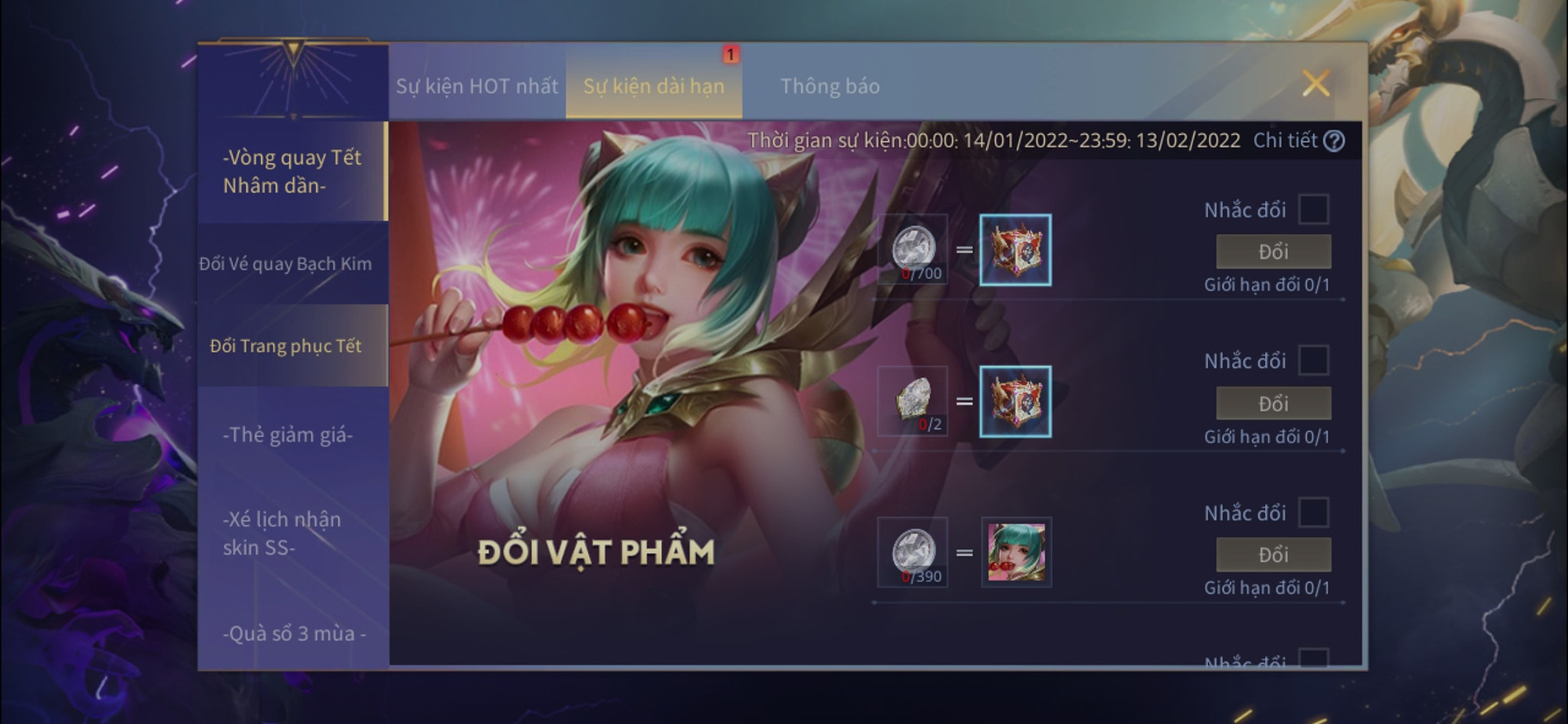
Task: Open the "Thông báo" tab
Action: tap(829, 87)
